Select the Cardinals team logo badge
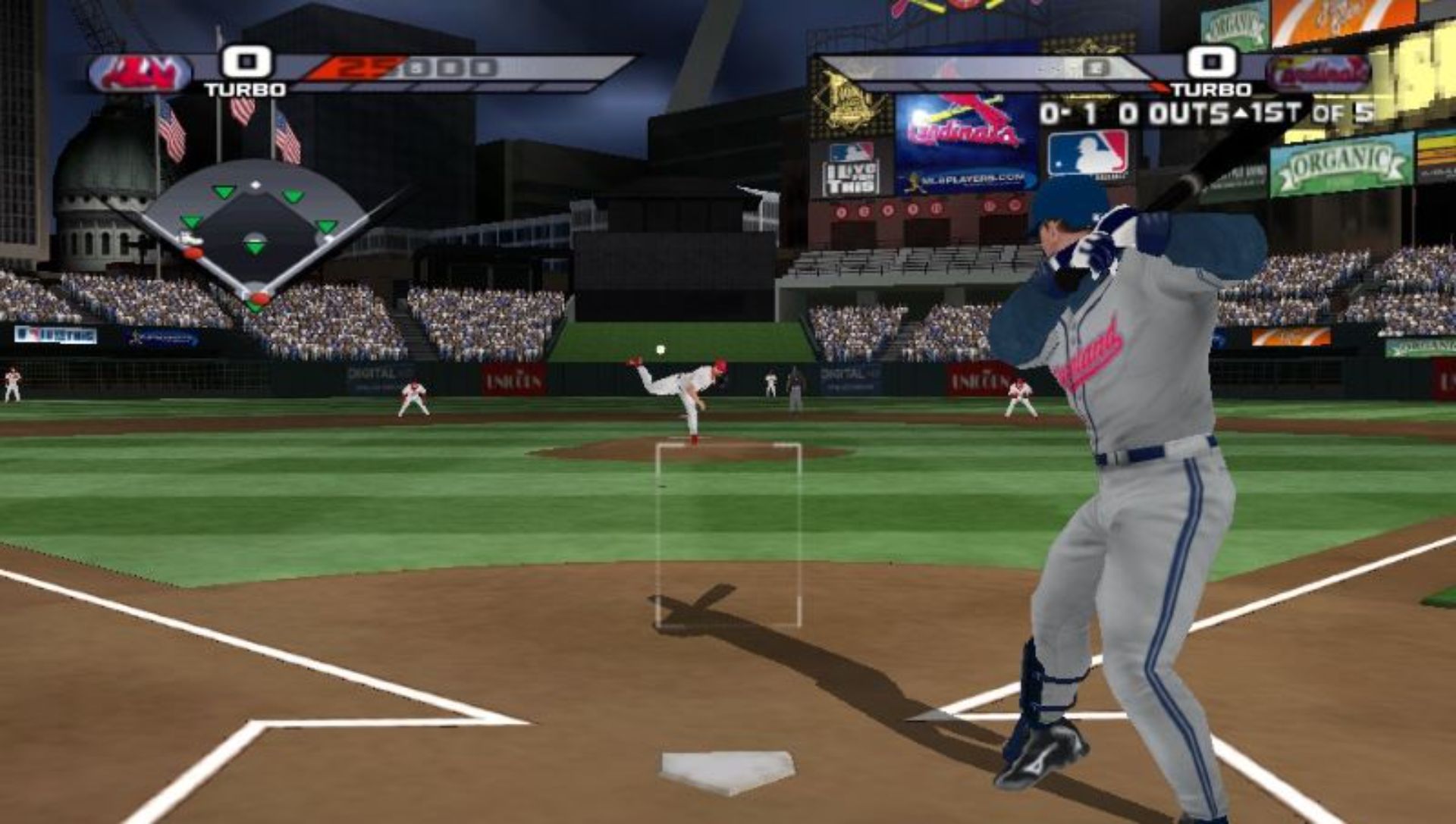 pyautogui.click(x=1318, y=74)
